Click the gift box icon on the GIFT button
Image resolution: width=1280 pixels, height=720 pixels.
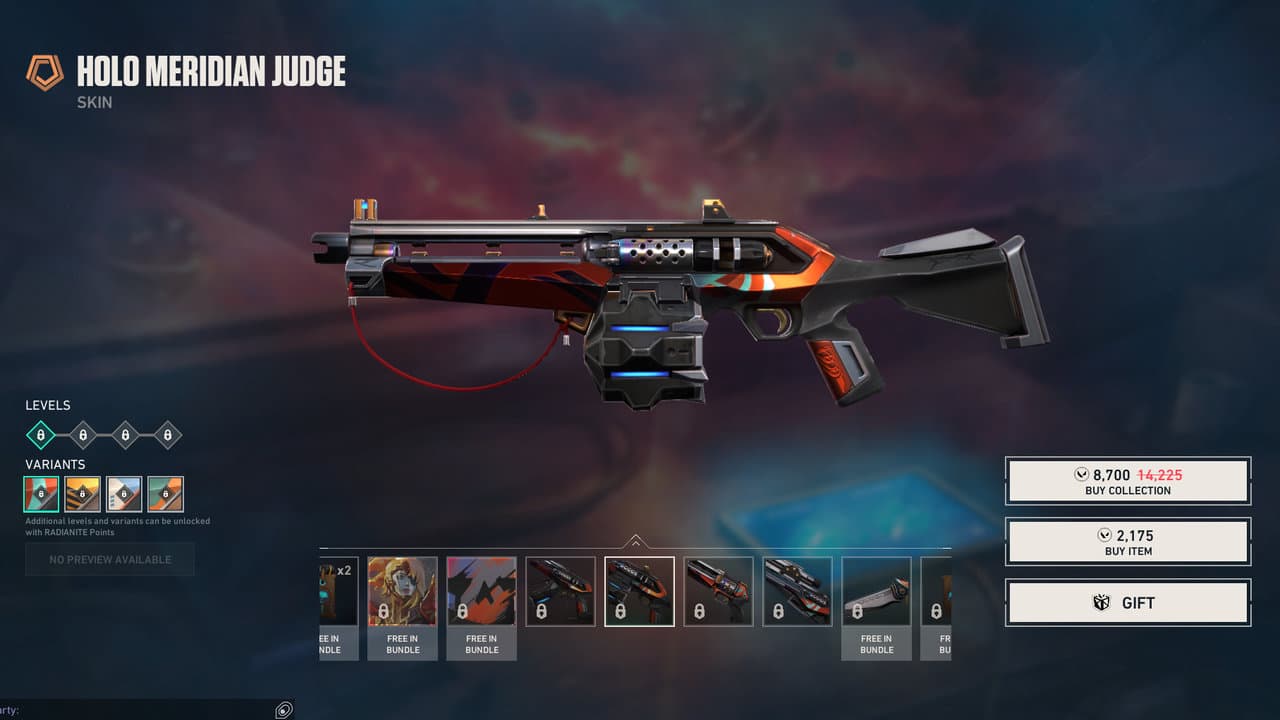point(1101,602)
